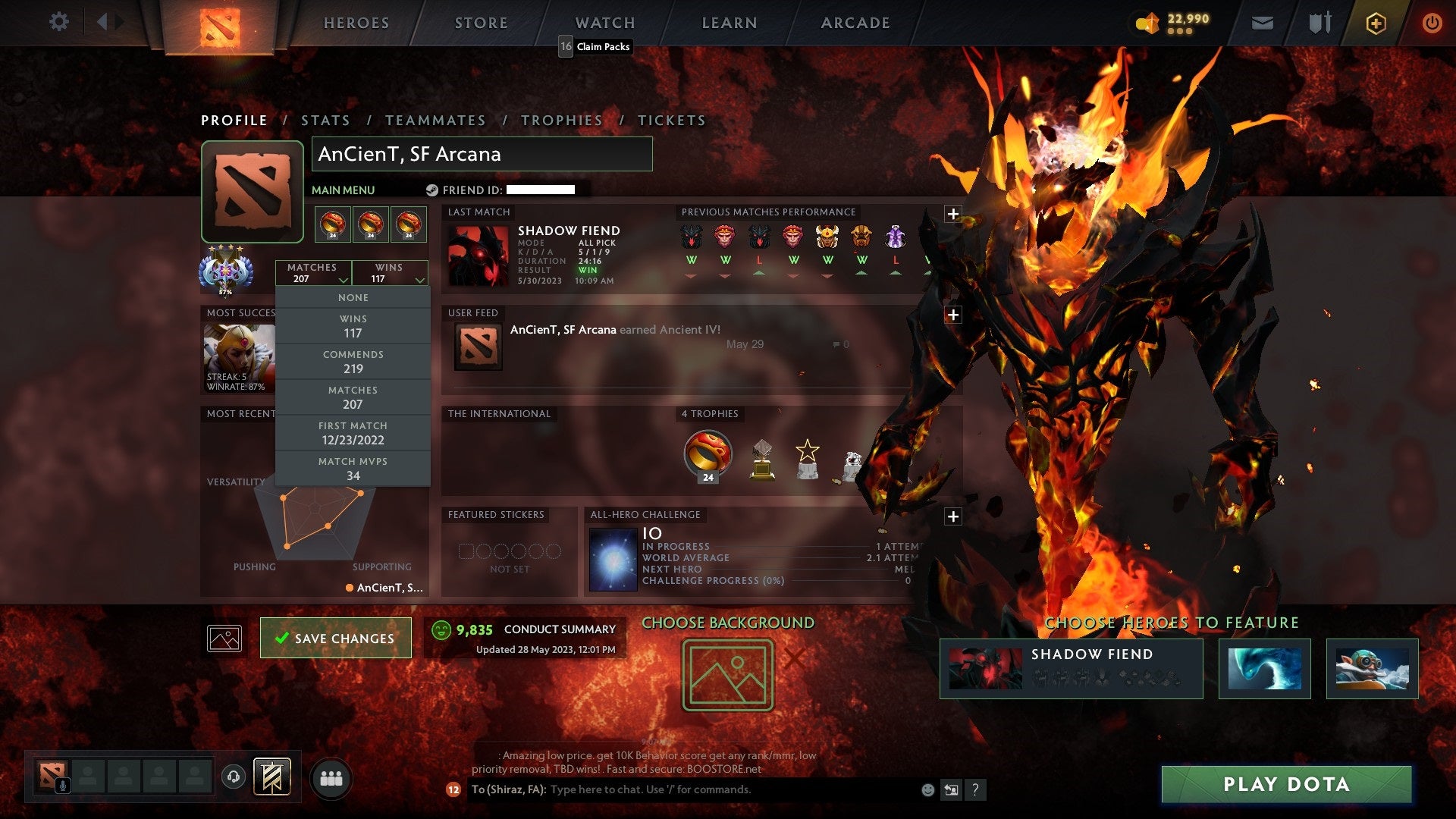The height and width of the screenshot is (819, 1456).
Task: Mute the microphone on your party avatar
Action: coord(61,783)
